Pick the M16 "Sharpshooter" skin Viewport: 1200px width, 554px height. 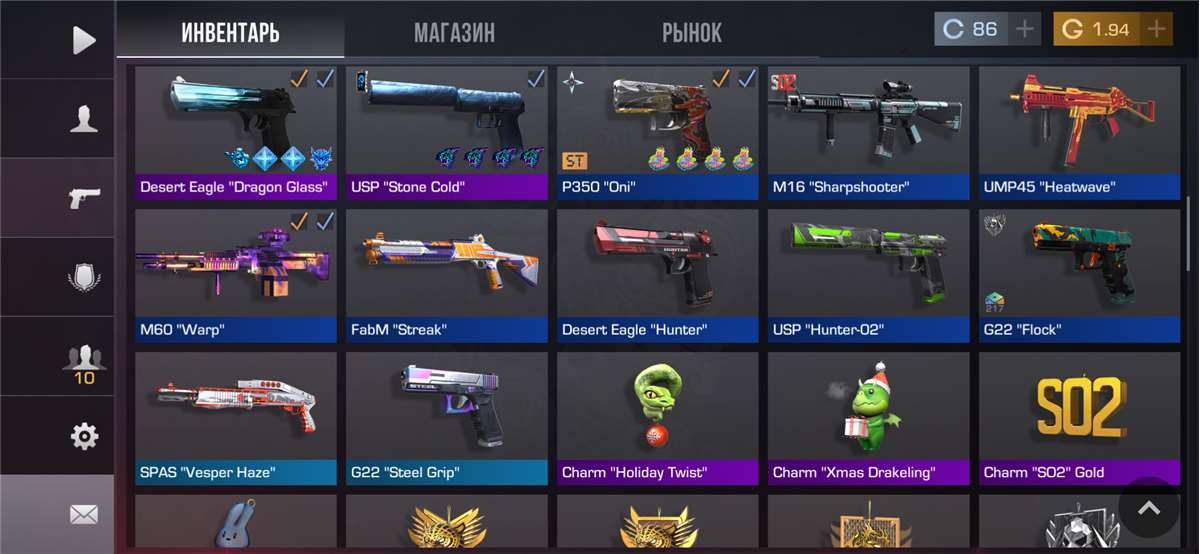(x=868, y=130)
